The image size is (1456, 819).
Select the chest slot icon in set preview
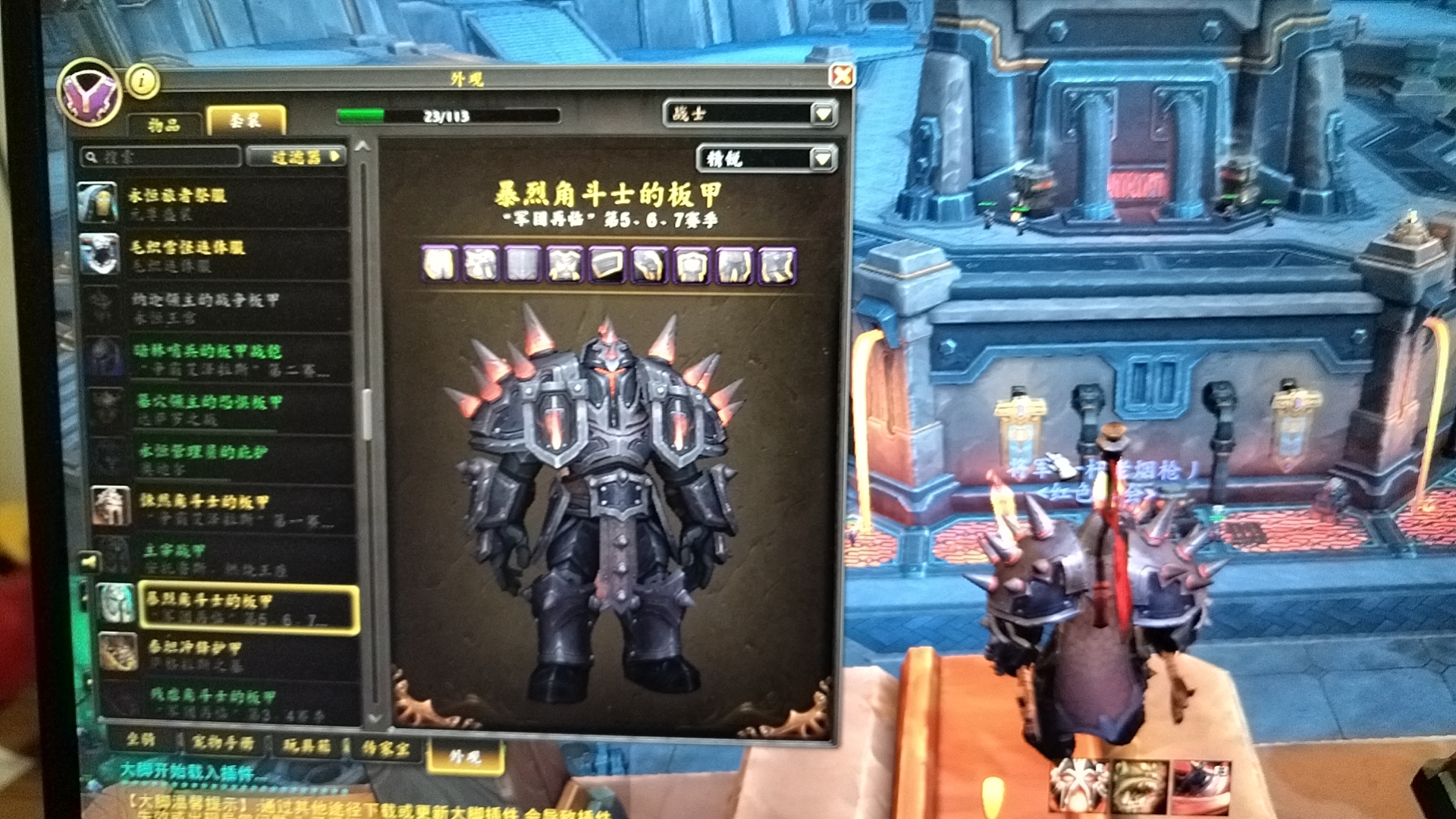click(x=565, y=265)
